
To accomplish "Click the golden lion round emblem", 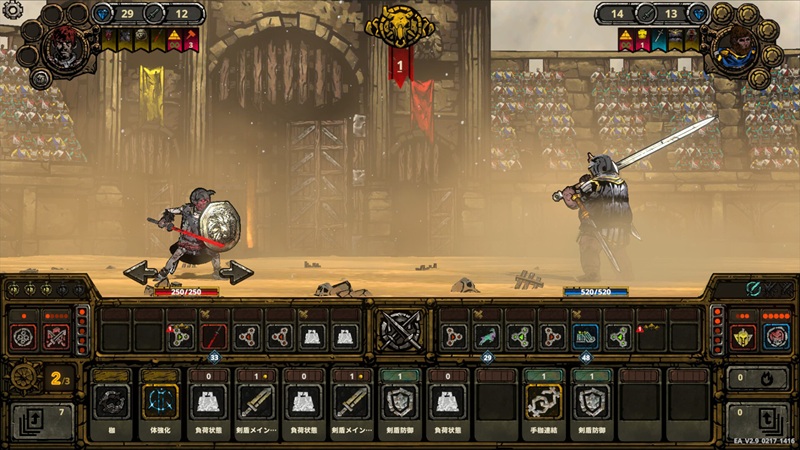I will [x=401, y=27].
